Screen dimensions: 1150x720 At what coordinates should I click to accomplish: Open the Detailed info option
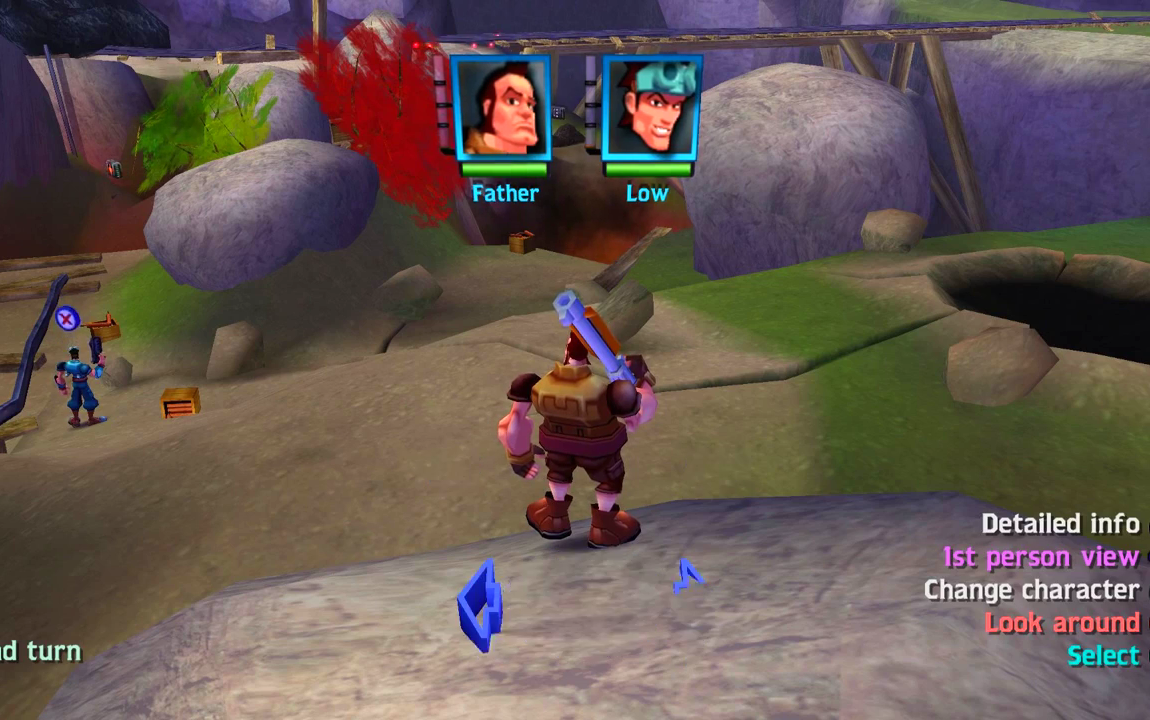(1060, 524)
